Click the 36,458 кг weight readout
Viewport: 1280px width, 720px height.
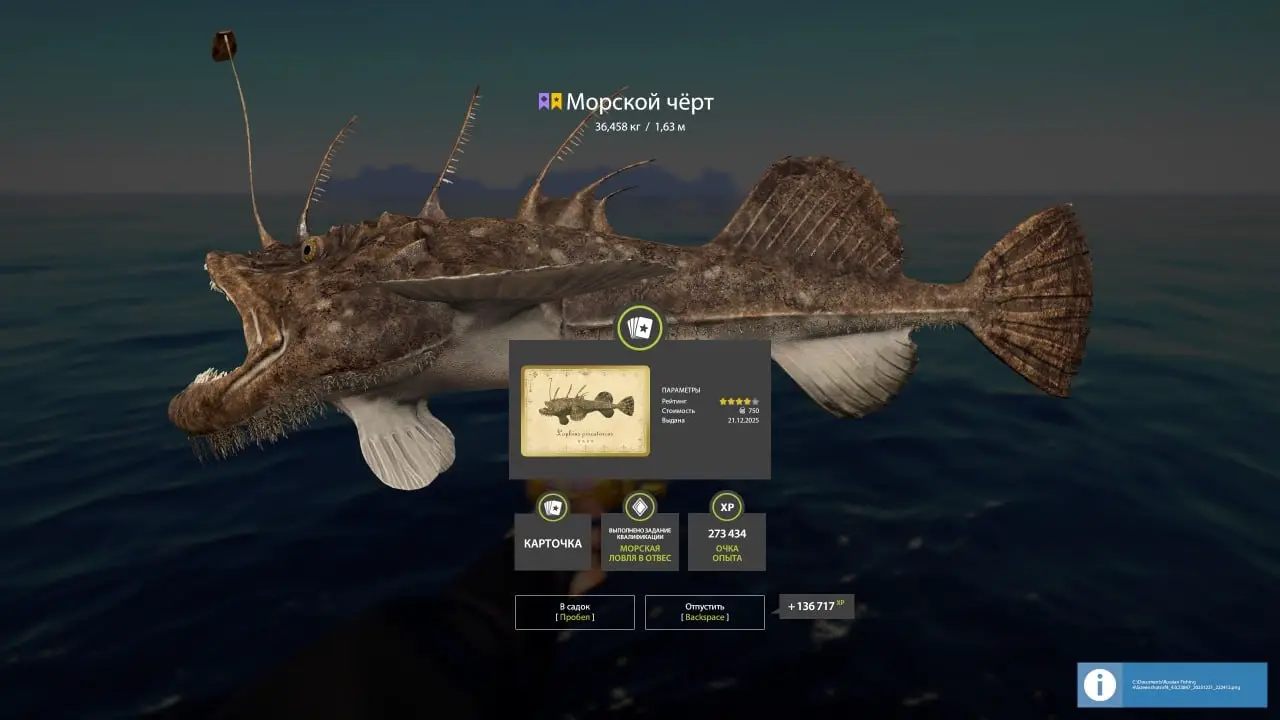[x=618, y=127]
